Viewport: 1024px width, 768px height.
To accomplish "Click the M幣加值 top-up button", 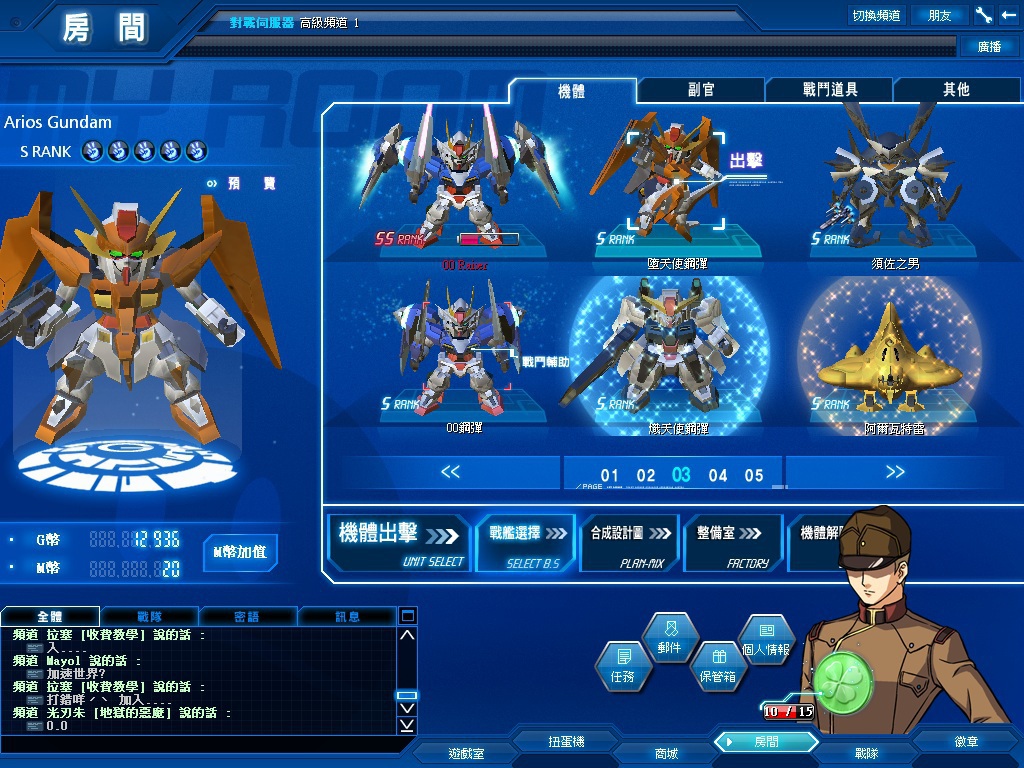I will [240, 552].
